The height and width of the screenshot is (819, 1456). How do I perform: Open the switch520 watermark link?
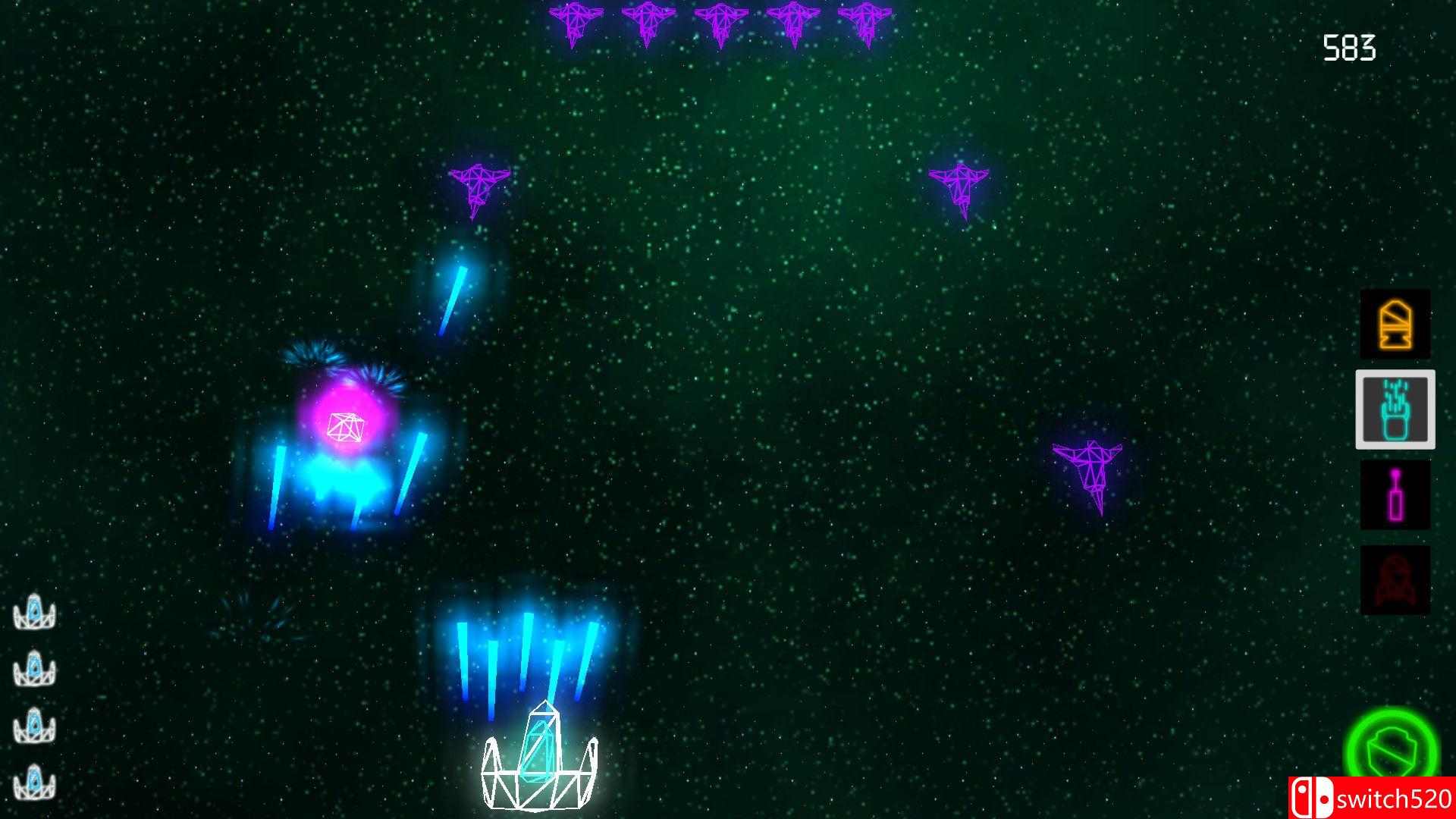[x=1373, y=797]
